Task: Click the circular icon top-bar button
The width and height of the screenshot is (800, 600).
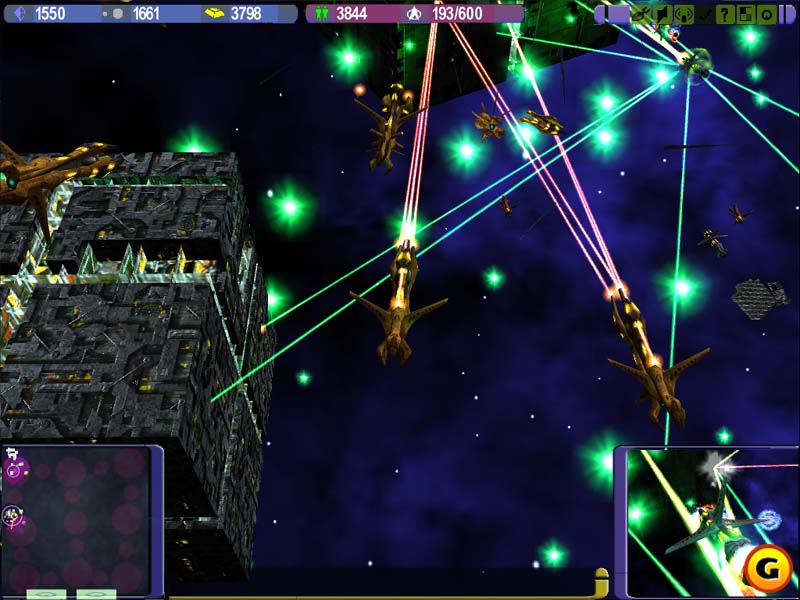Action: [767, 14]
